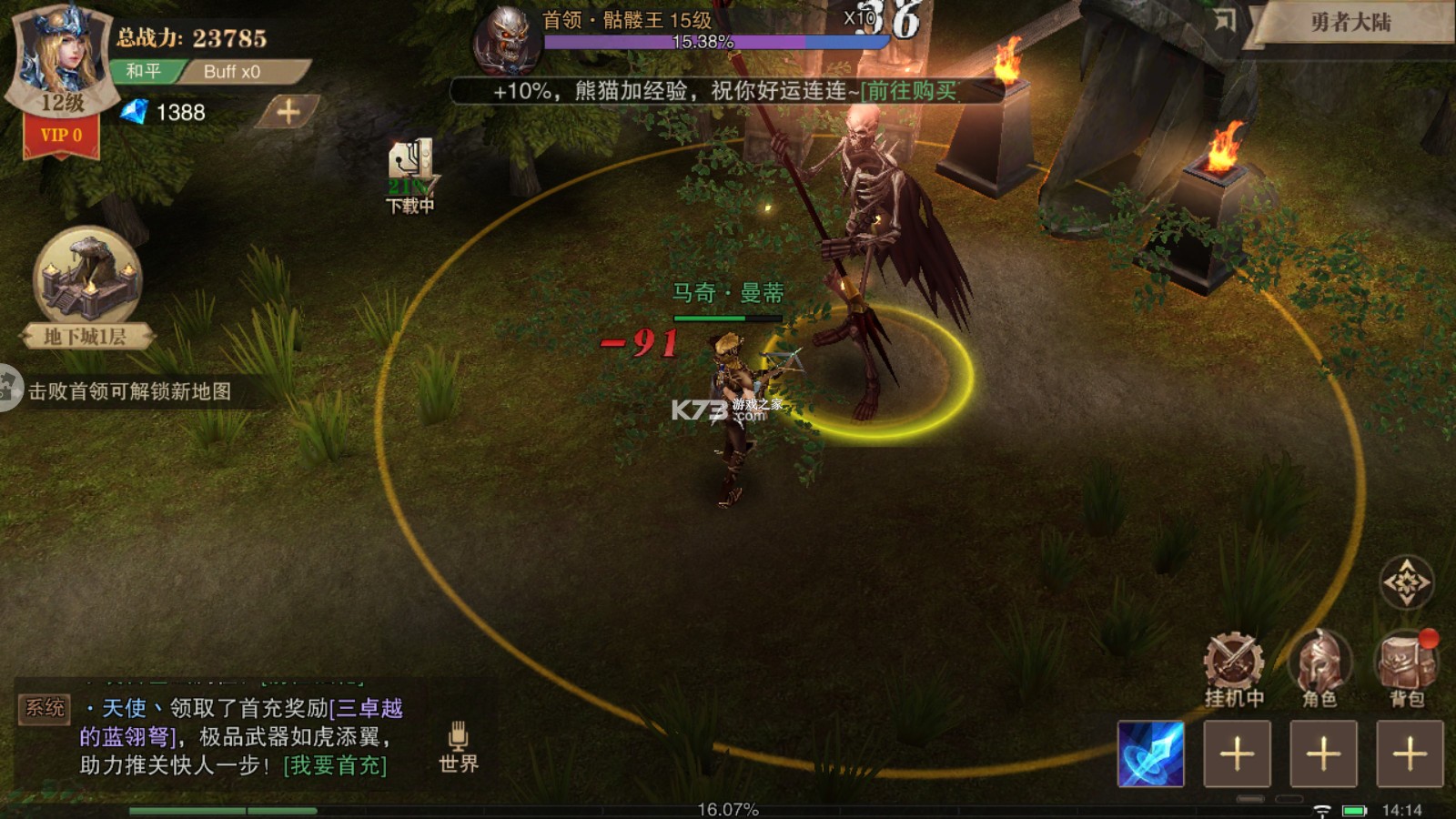Image resolution: width=1456 pixels, height=819 pixels.
Task: Enter the 地下城1层 dungeon icon
Action: pos(87,284)
